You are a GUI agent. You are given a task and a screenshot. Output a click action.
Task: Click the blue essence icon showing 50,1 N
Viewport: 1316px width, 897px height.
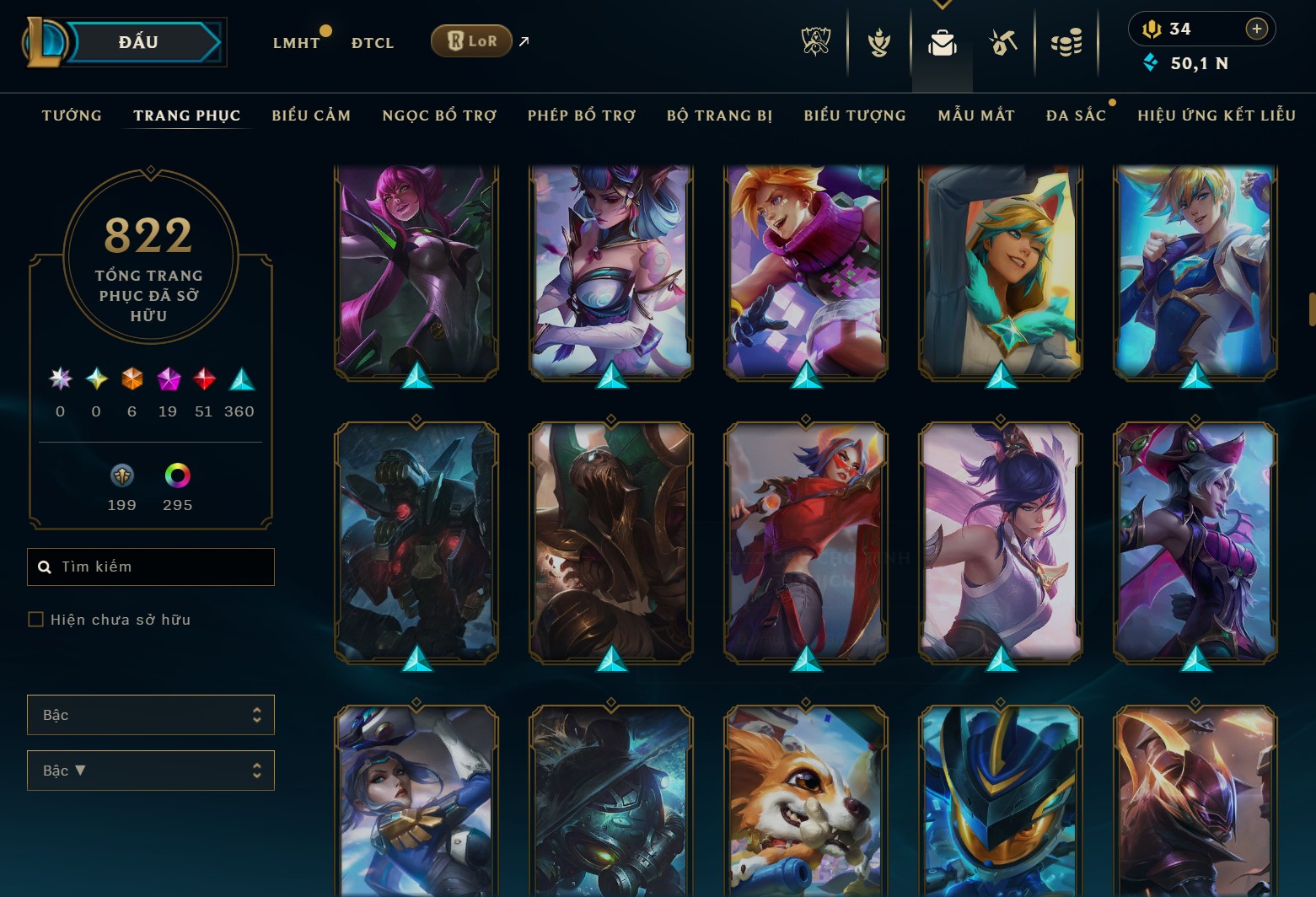point(1151,62)
